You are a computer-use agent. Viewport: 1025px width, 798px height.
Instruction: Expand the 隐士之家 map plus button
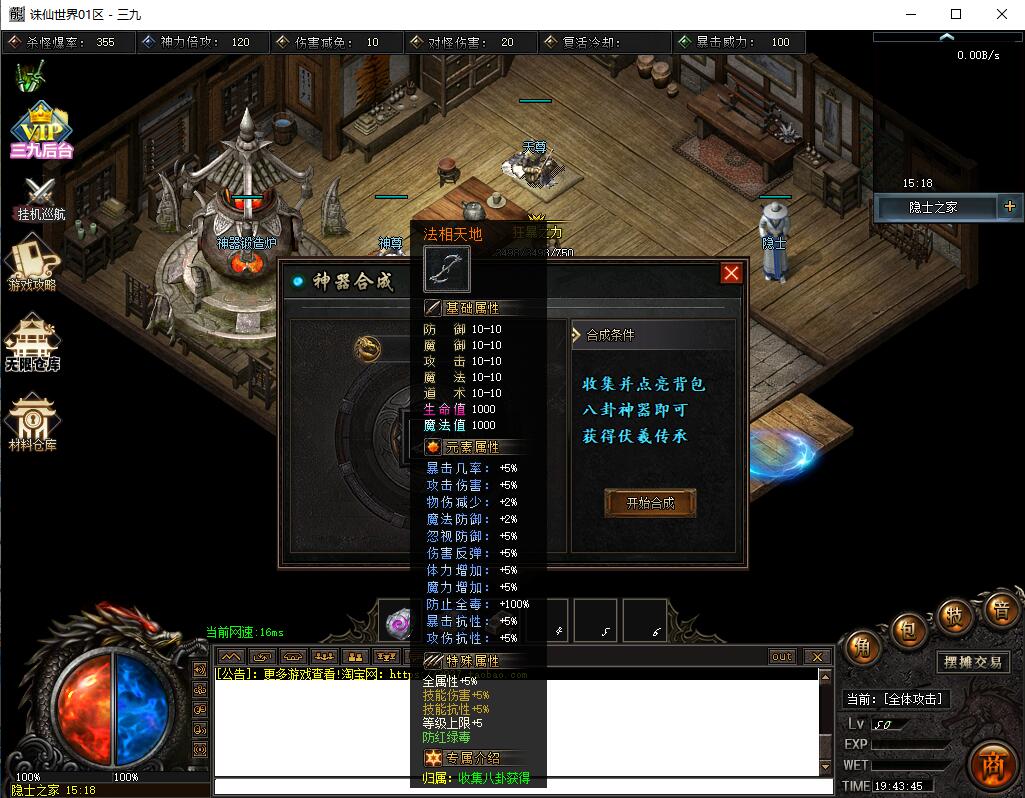(1009, 207)
